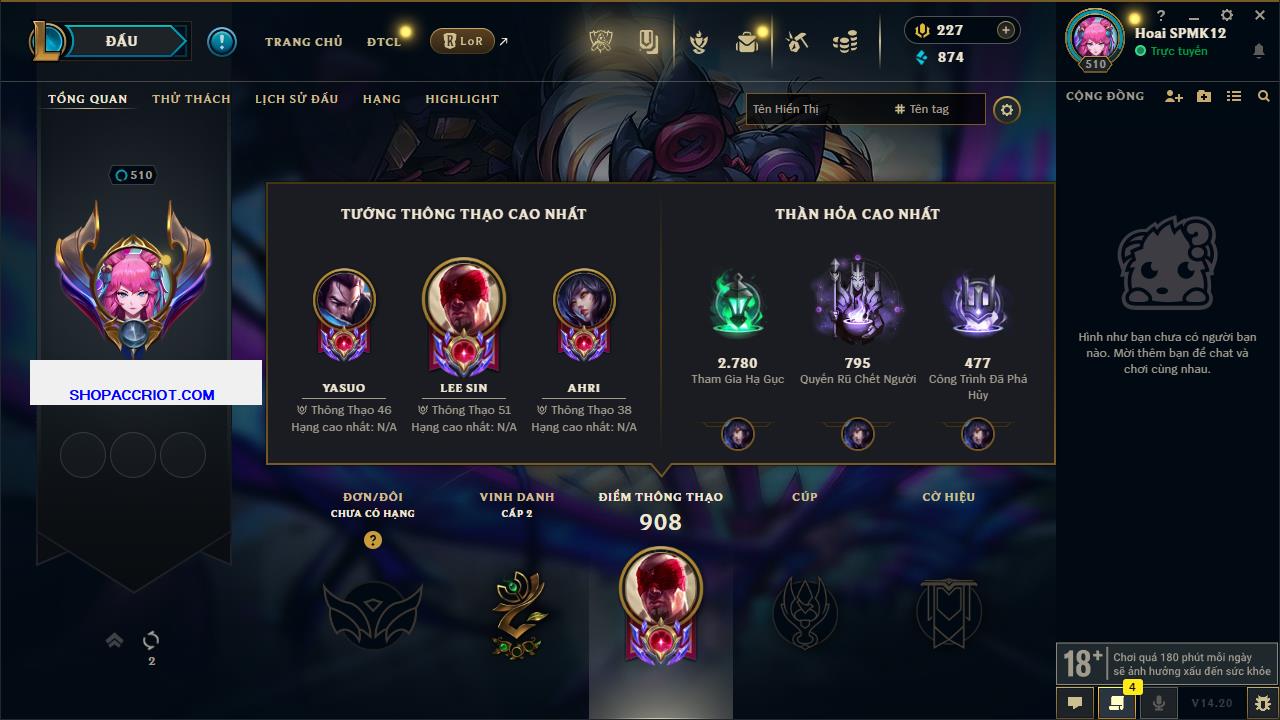Launch the LoR link
The image size is (1280, 720).
point(463,41)
